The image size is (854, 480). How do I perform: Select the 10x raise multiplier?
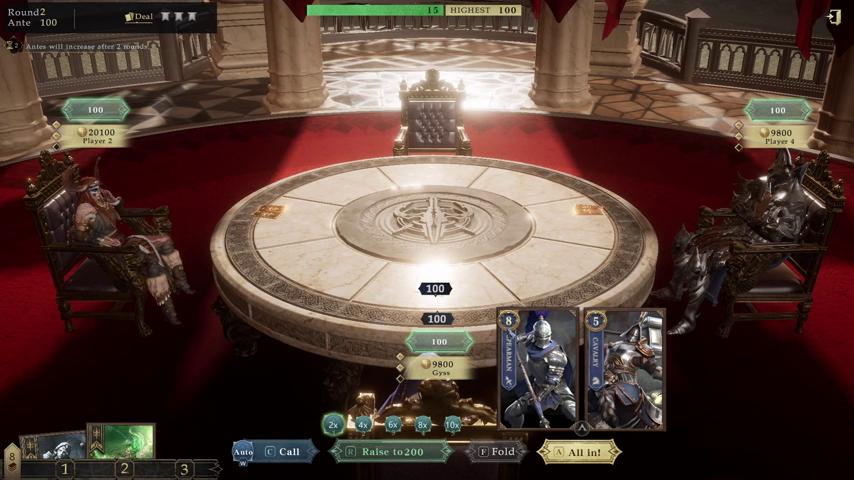click(453, 424)
